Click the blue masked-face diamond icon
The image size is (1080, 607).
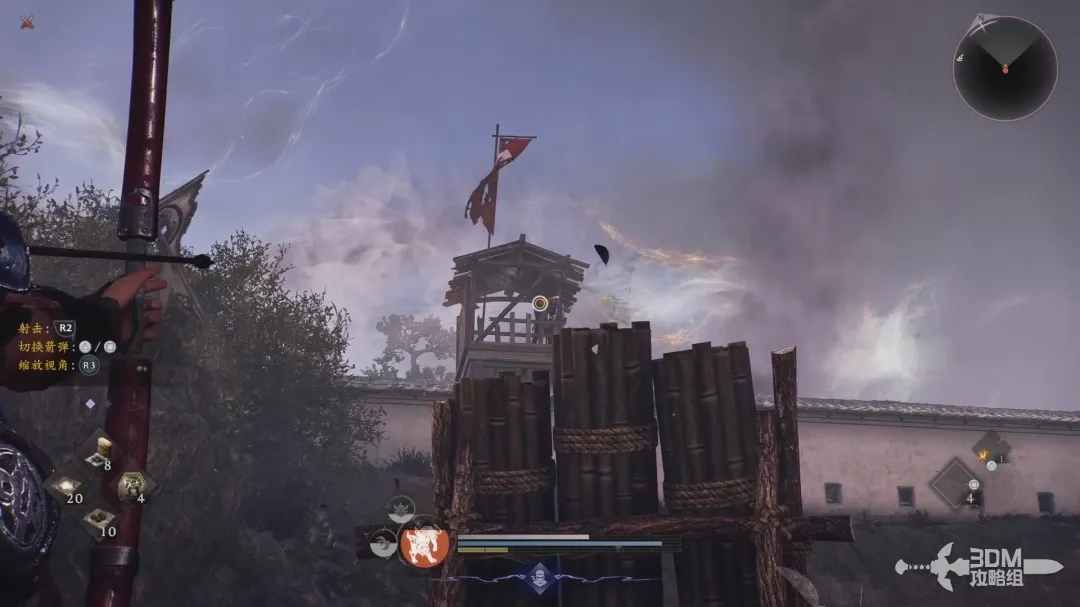[541, 578]
